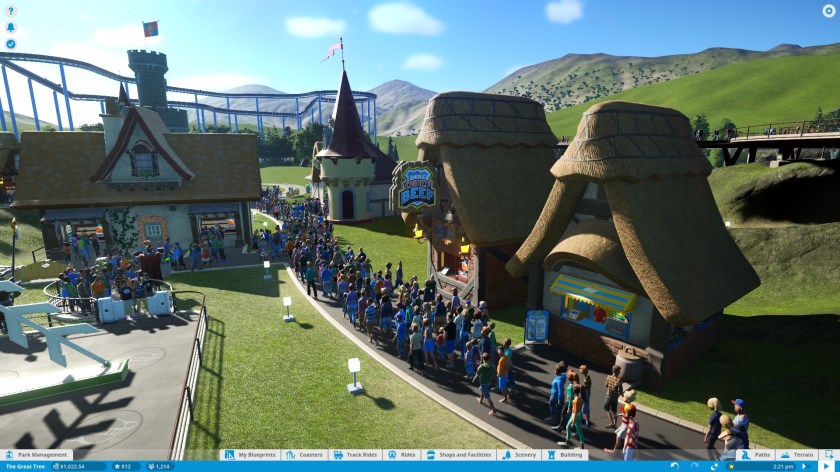
Task: Click the park guest count indicator
Action: [156, 466]
